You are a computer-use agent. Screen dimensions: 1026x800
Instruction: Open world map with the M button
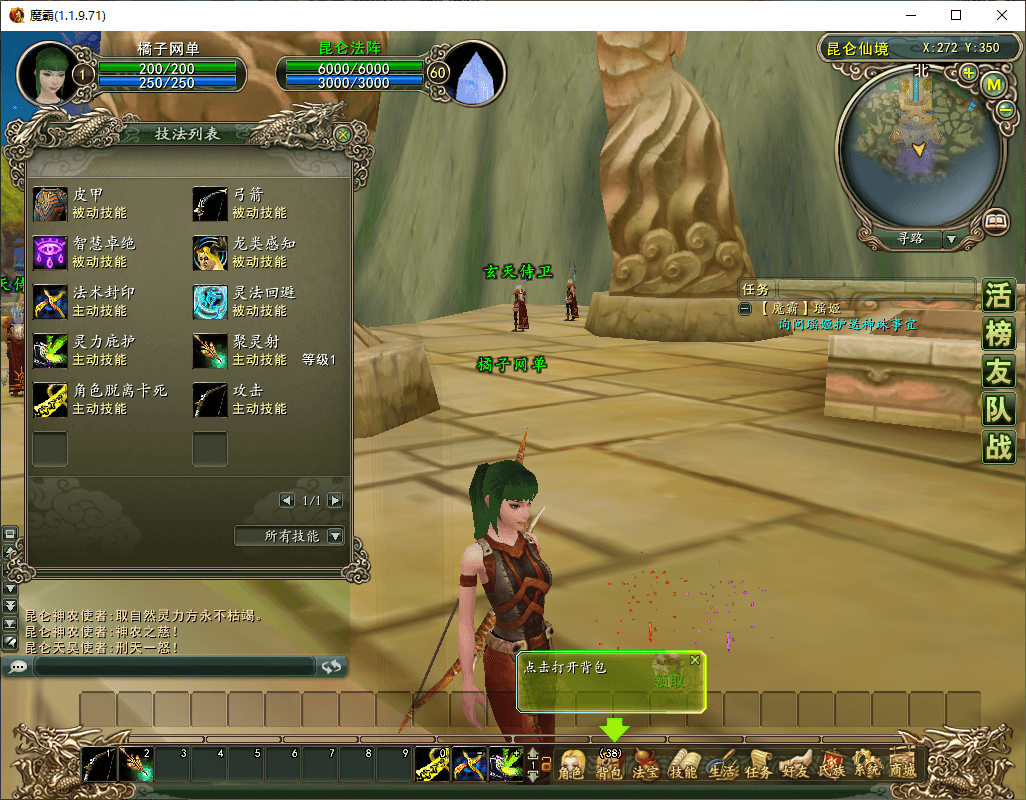tap(994, 85)
